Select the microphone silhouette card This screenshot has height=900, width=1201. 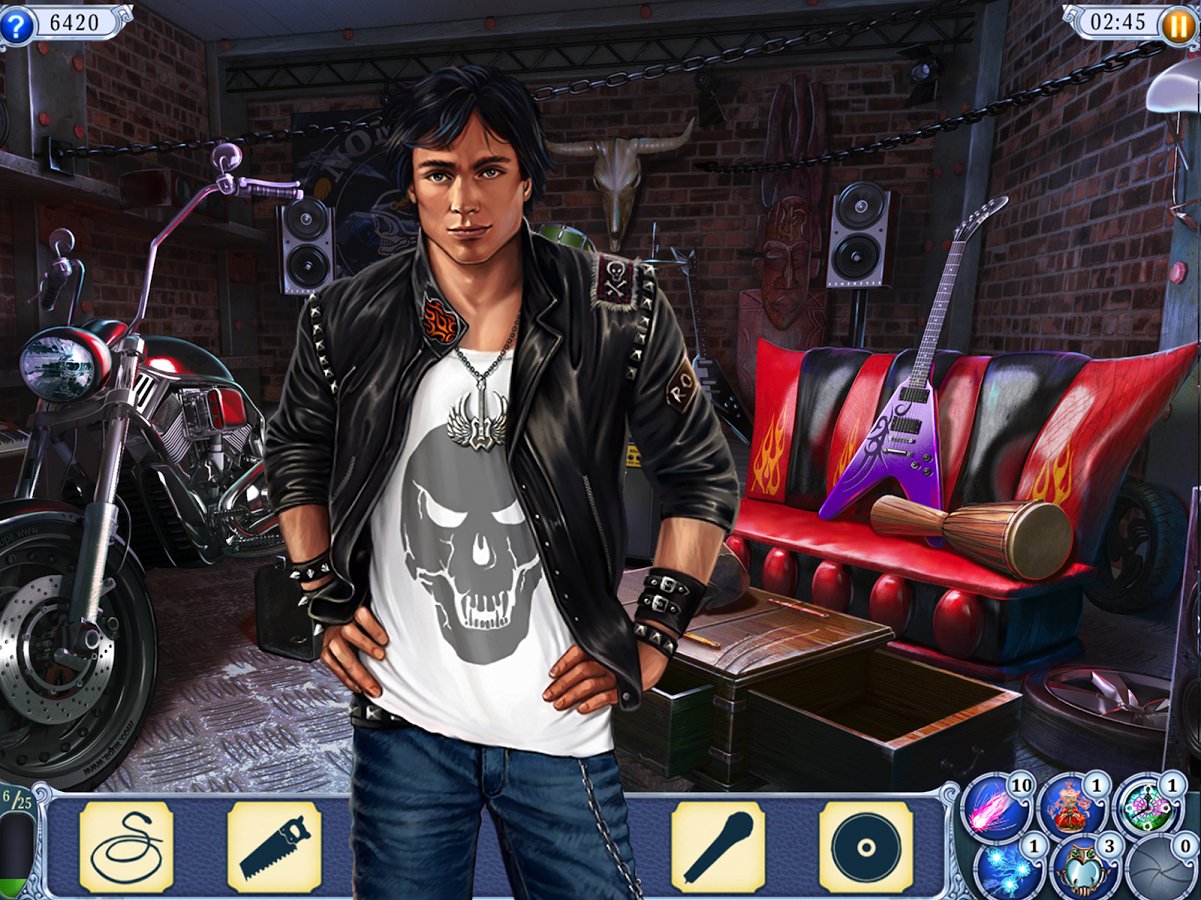tap(718, 847)
